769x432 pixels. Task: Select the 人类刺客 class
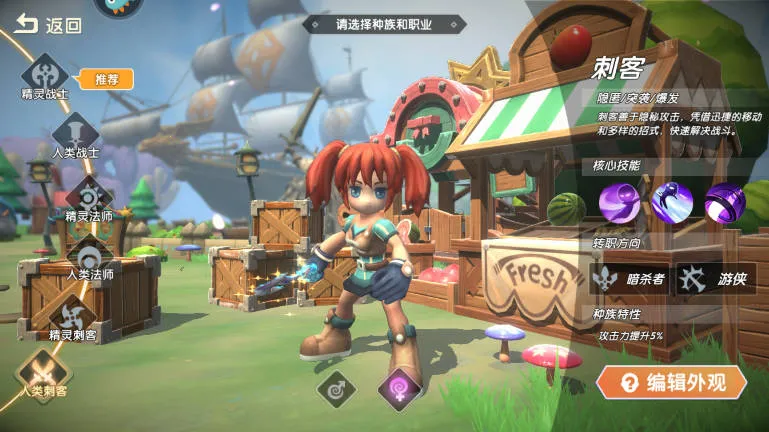[40, 369]
